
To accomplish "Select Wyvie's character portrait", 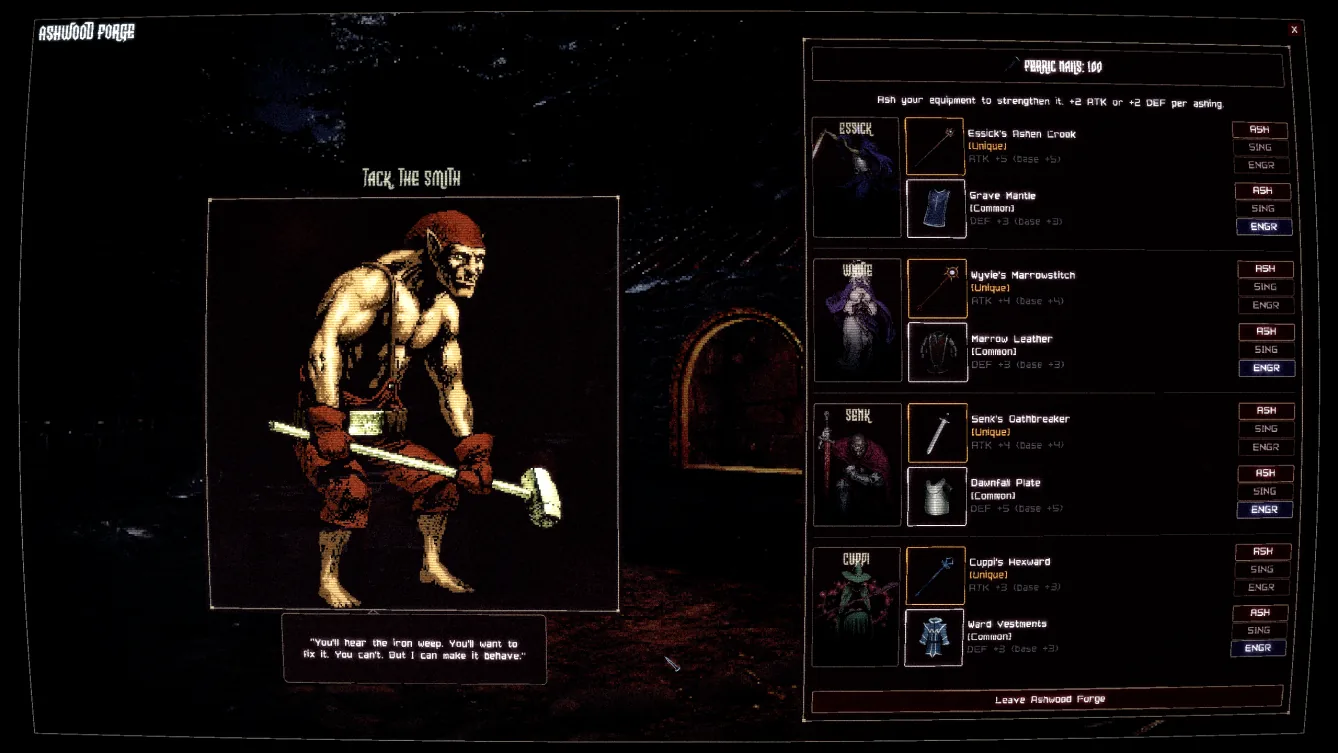I will (856, 318).
